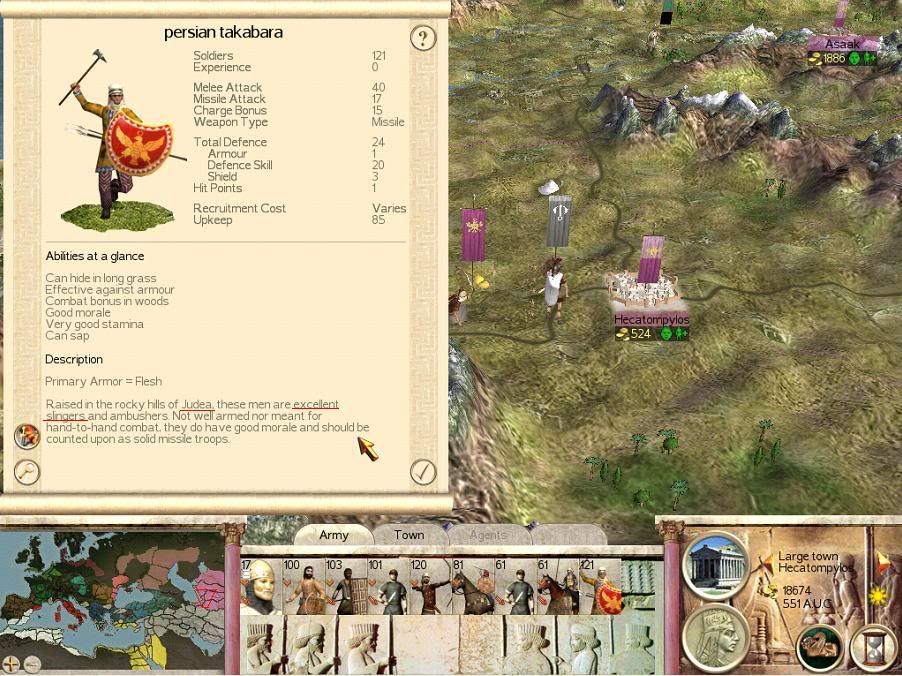Zoom in the minimap with plus button
902x676 pixels.
[x=11, y=663]
